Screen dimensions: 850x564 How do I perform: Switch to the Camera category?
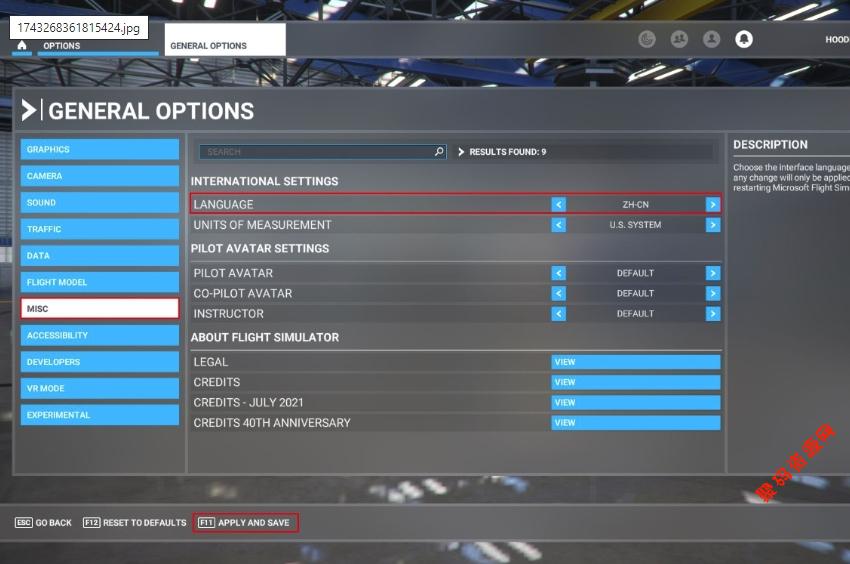point(99,176)
